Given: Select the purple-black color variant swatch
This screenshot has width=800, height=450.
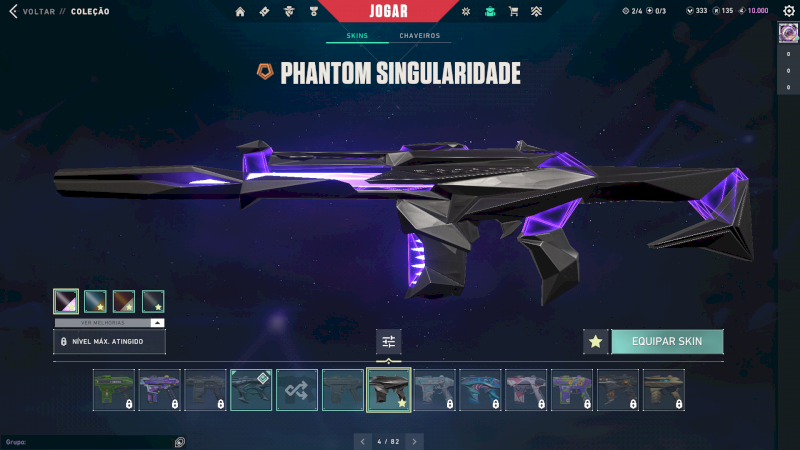Looking at the screenshot, I should [66, 301].
